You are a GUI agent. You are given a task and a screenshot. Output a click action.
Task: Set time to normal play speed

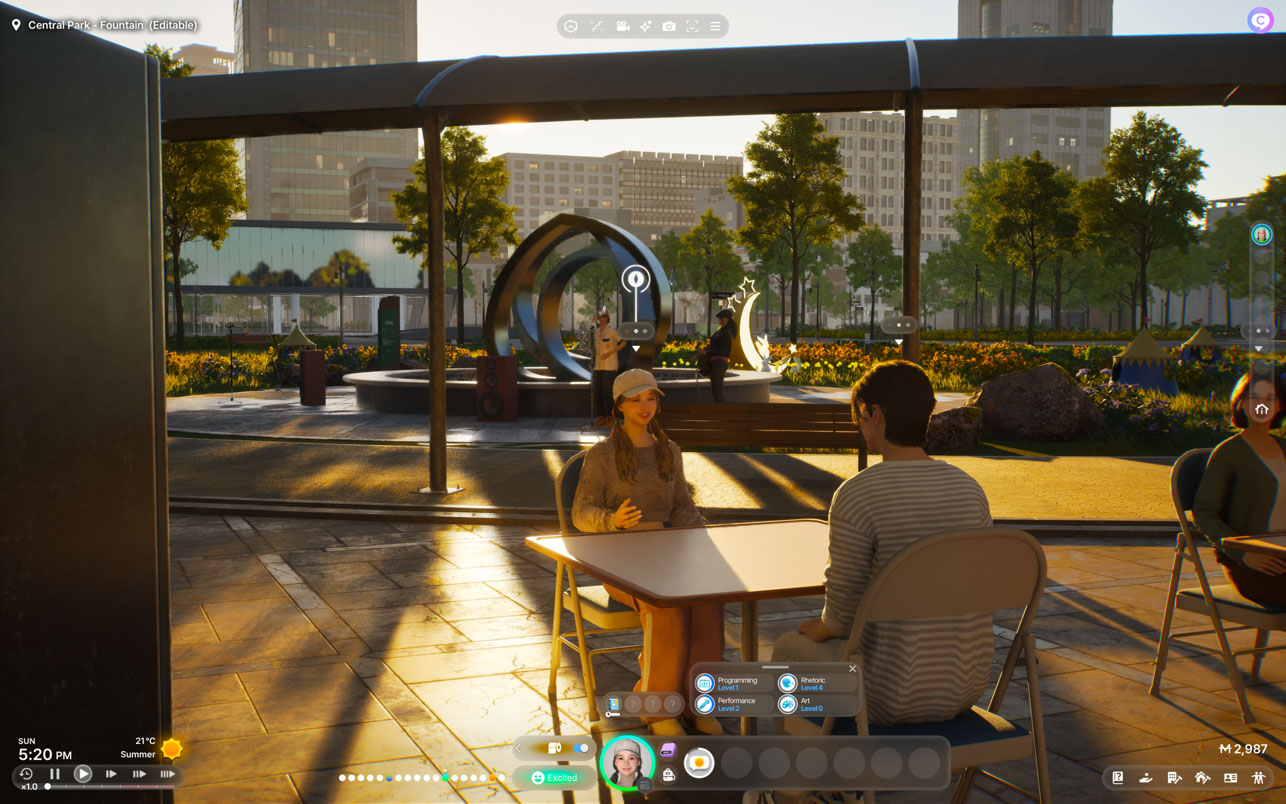point(83,774)
